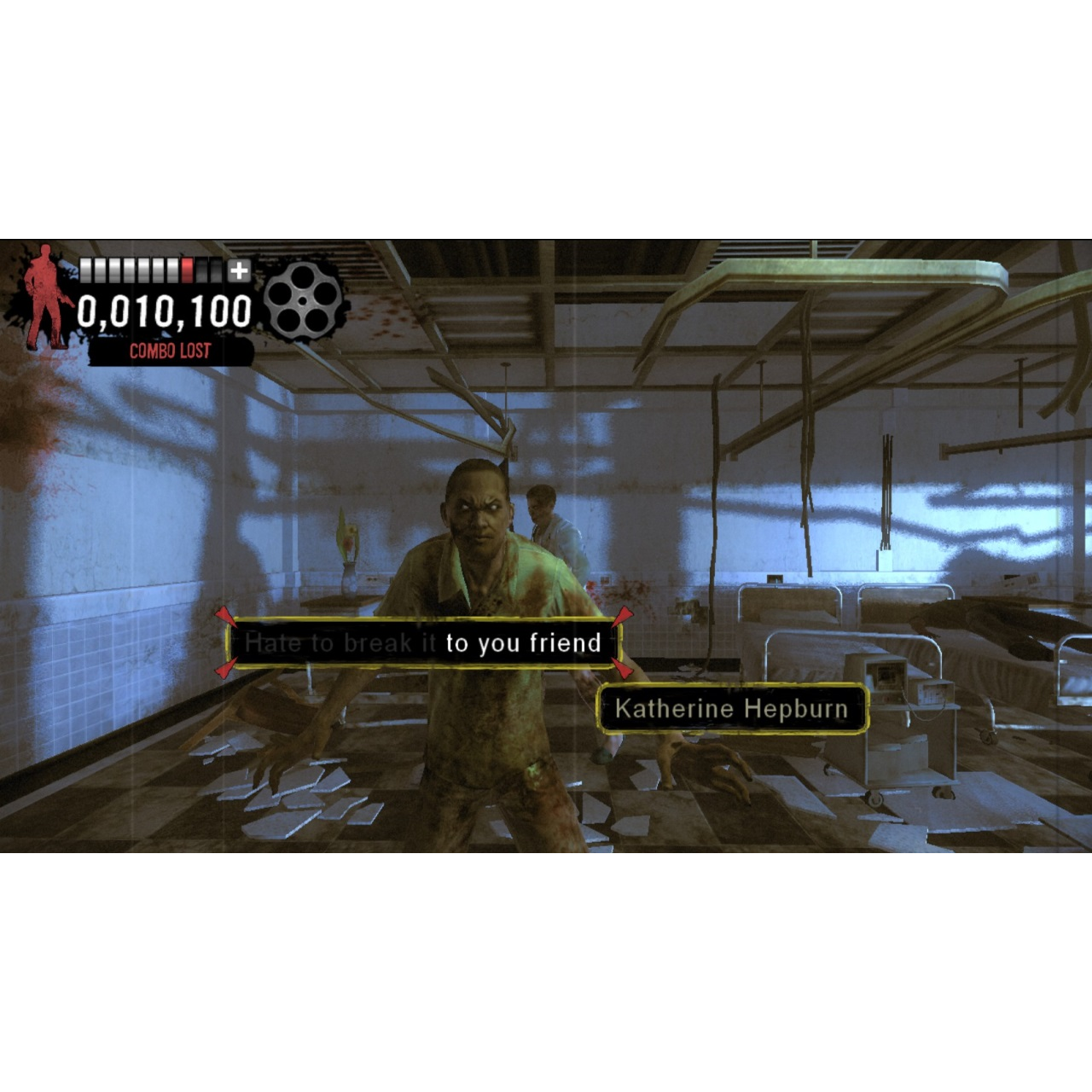Select the phrase box reading 'to you friend'
The image size is (1092, 1092).
(522, 644)
